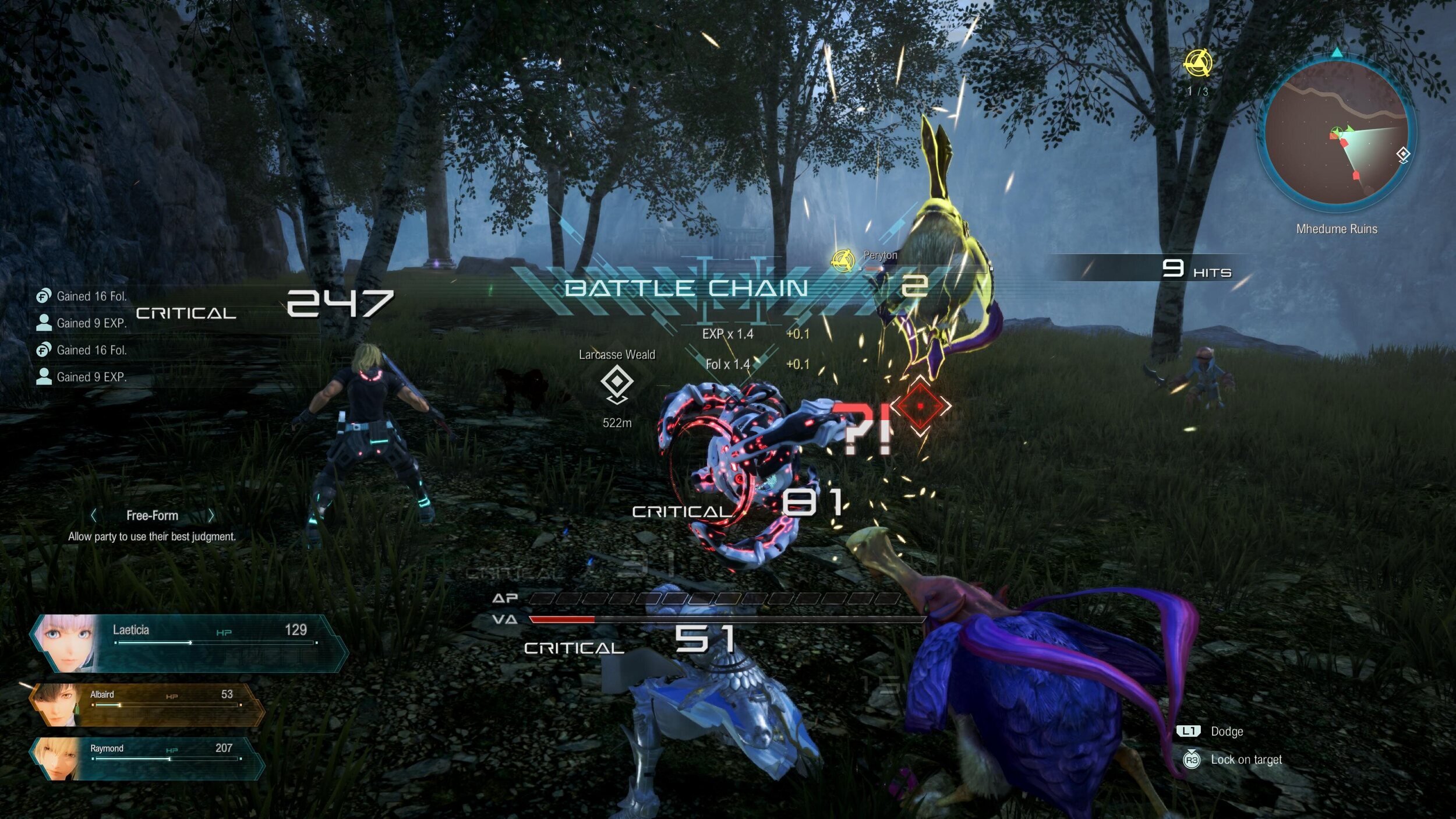Click the yellow objective icon above the 1/3 counter
This screenshot has width=1456, height=819.
click(1198, 63)
